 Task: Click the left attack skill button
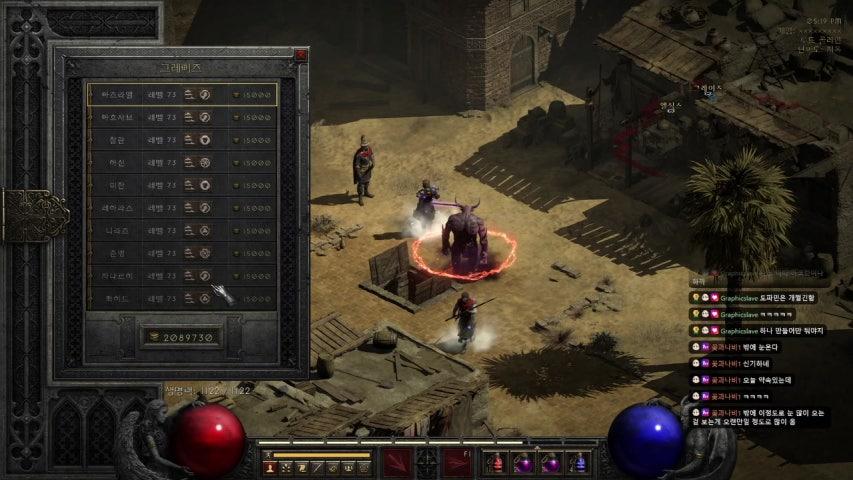(x=397, y=463)
